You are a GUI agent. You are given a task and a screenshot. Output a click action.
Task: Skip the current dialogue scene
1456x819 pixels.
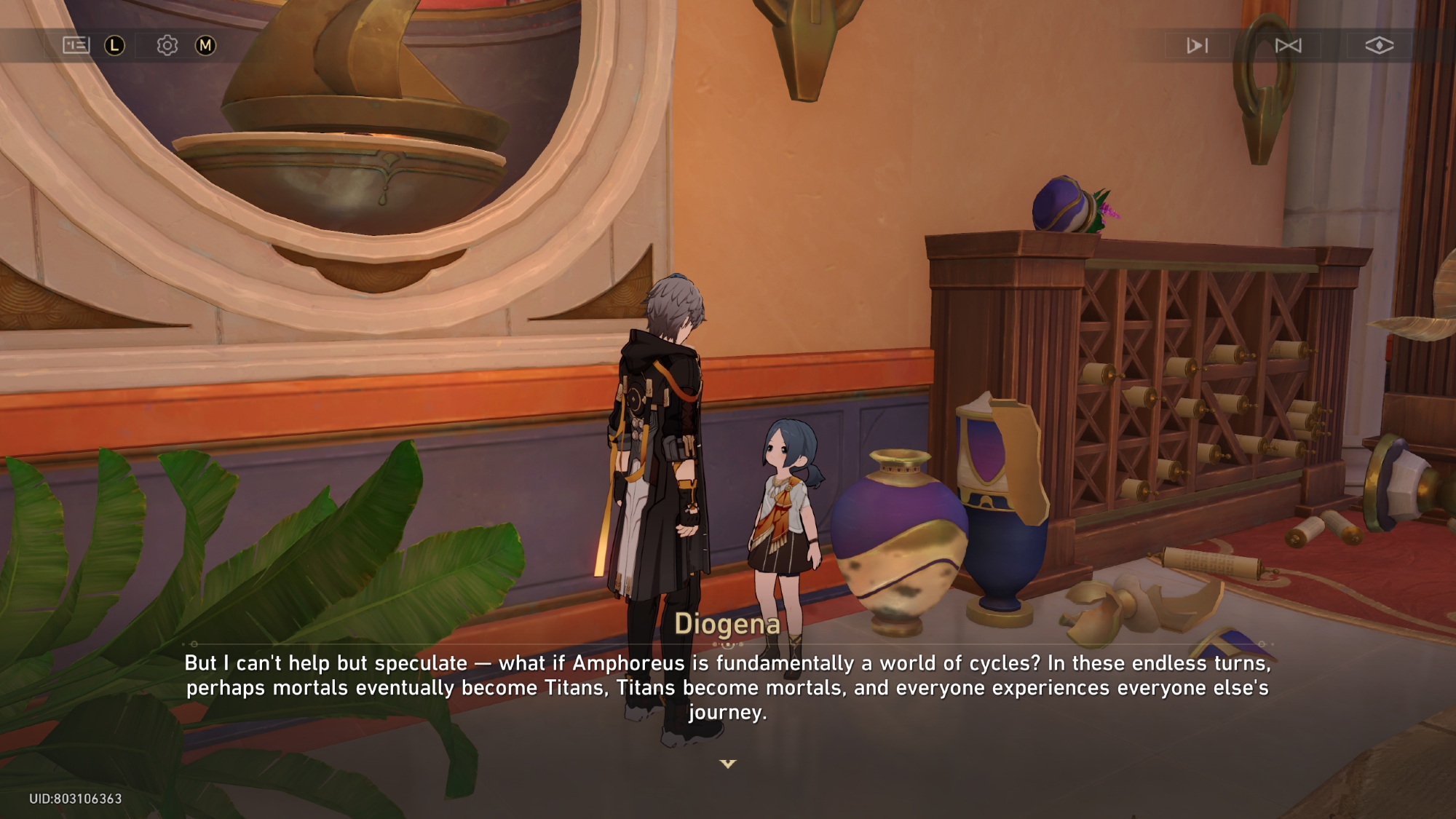(x=1288, y=45)
